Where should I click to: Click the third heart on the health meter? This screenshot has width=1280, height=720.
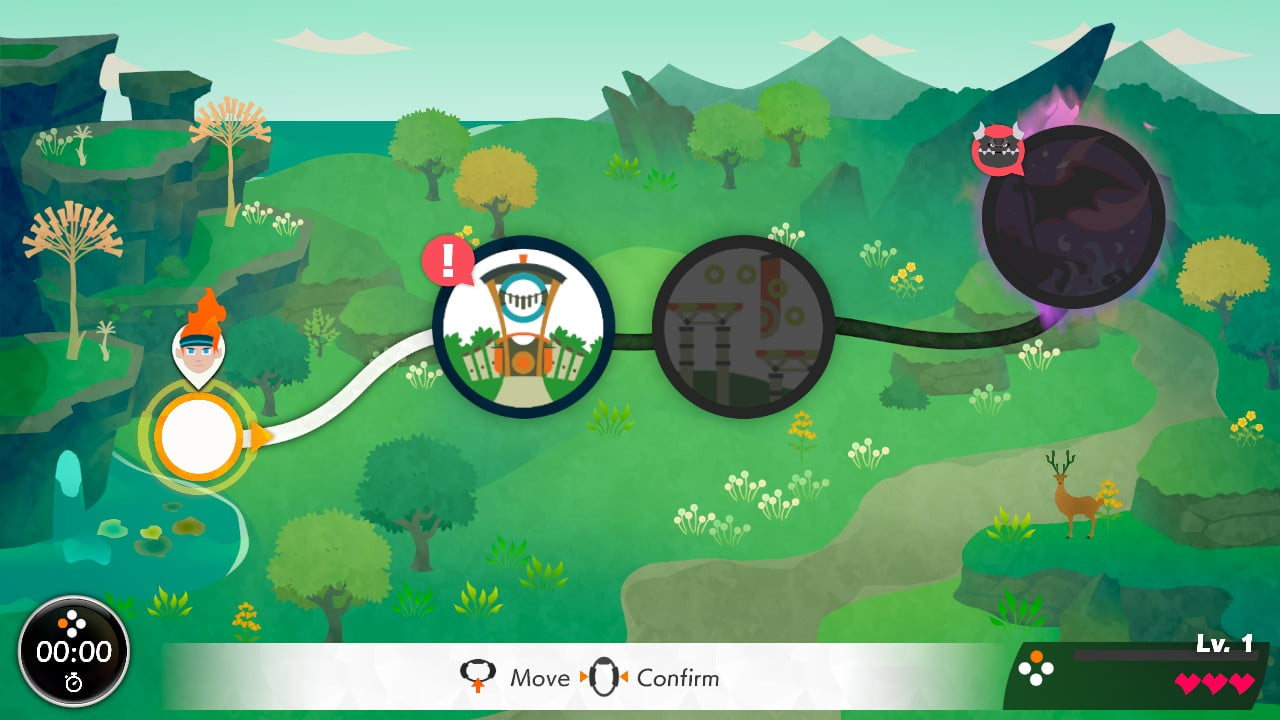[1241, 683]
